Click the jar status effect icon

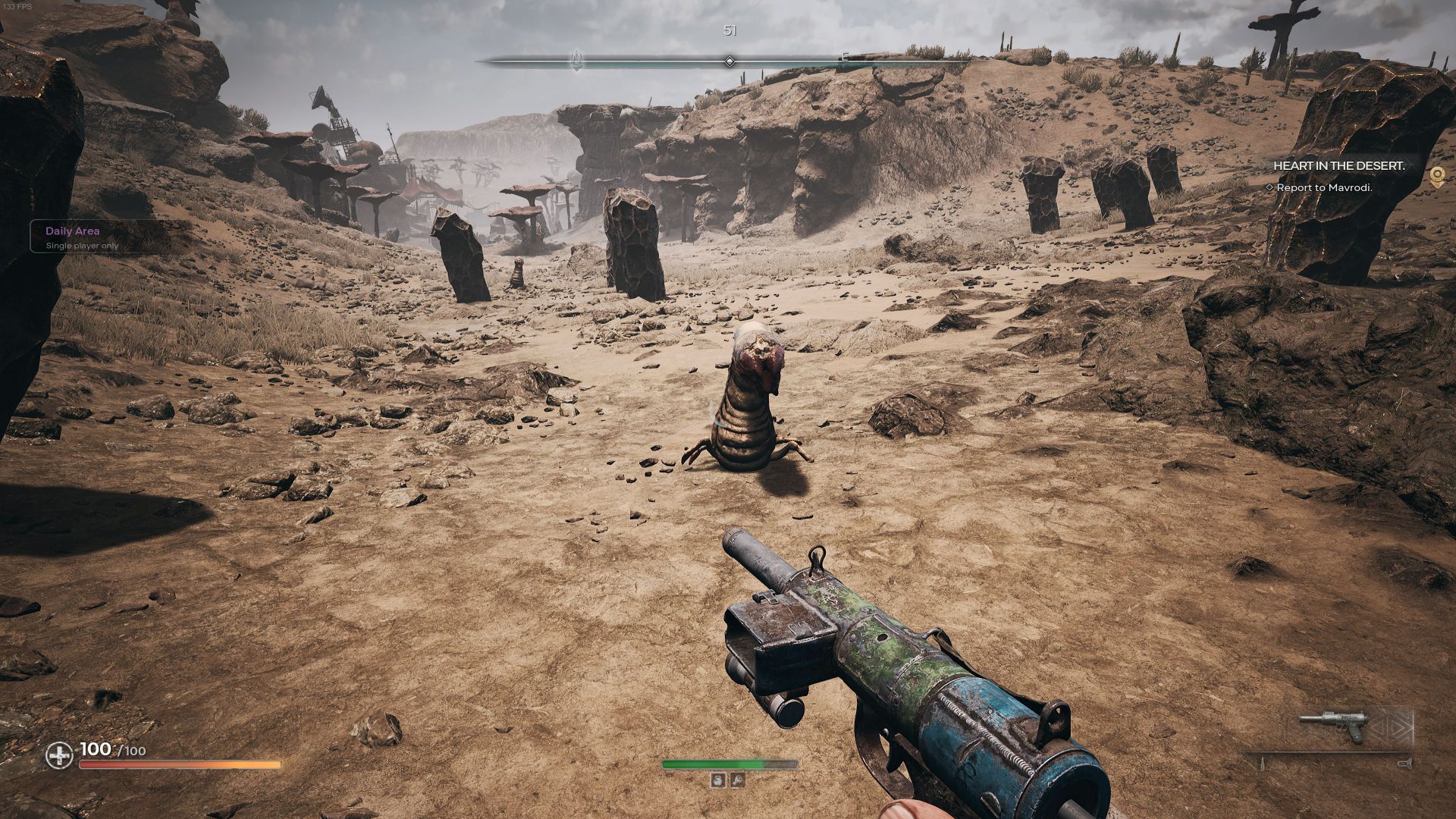click(718, 780)
